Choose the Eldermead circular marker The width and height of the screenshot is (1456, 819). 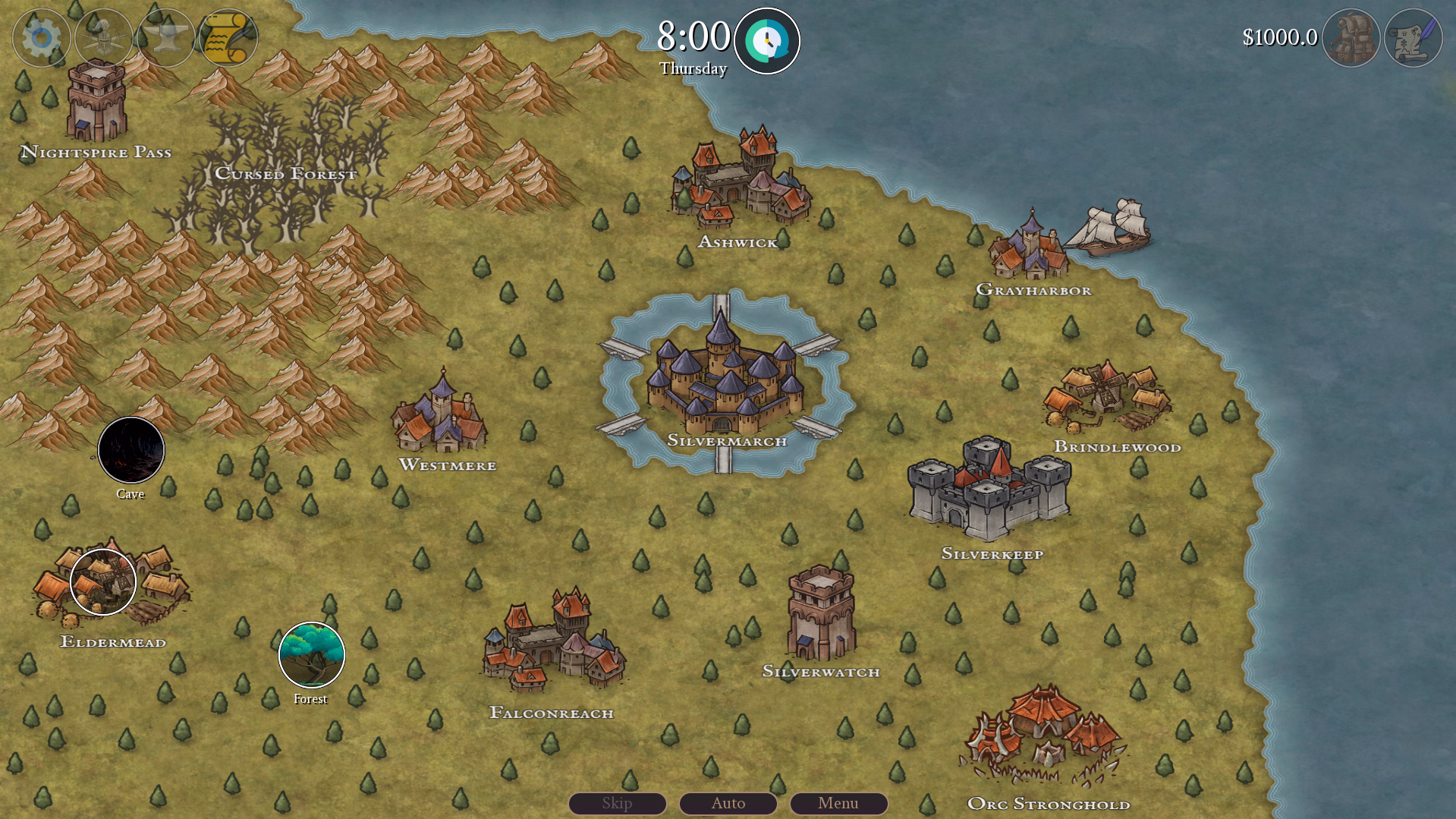103,582
